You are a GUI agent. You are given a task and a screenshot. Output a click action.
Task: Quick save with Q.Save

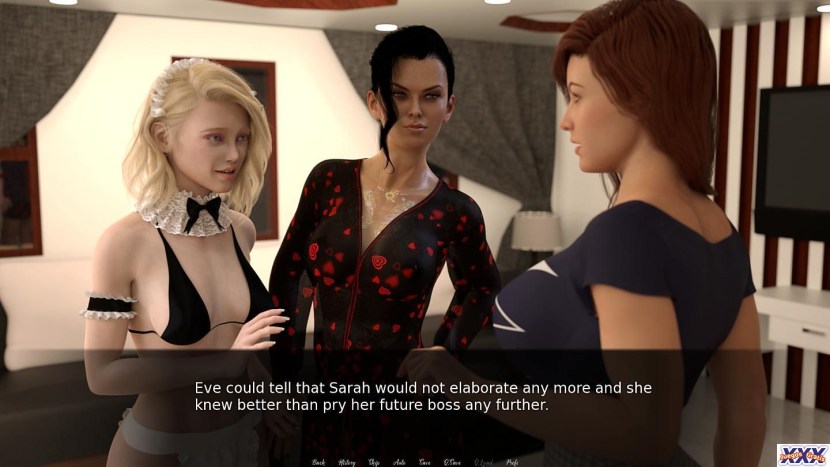pos(451,462)
